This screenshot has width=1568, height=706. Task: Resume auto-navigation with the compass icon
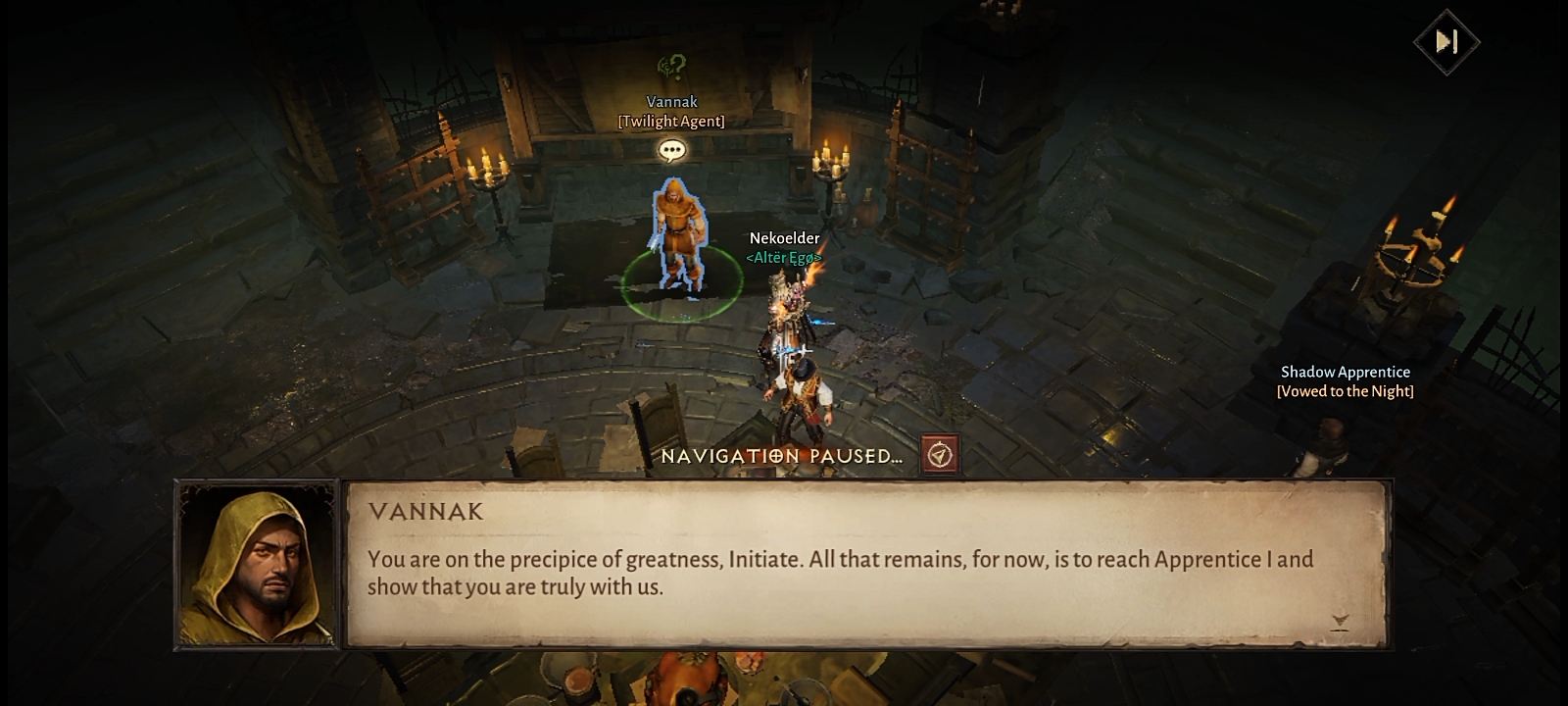click(x=940, y=455)
